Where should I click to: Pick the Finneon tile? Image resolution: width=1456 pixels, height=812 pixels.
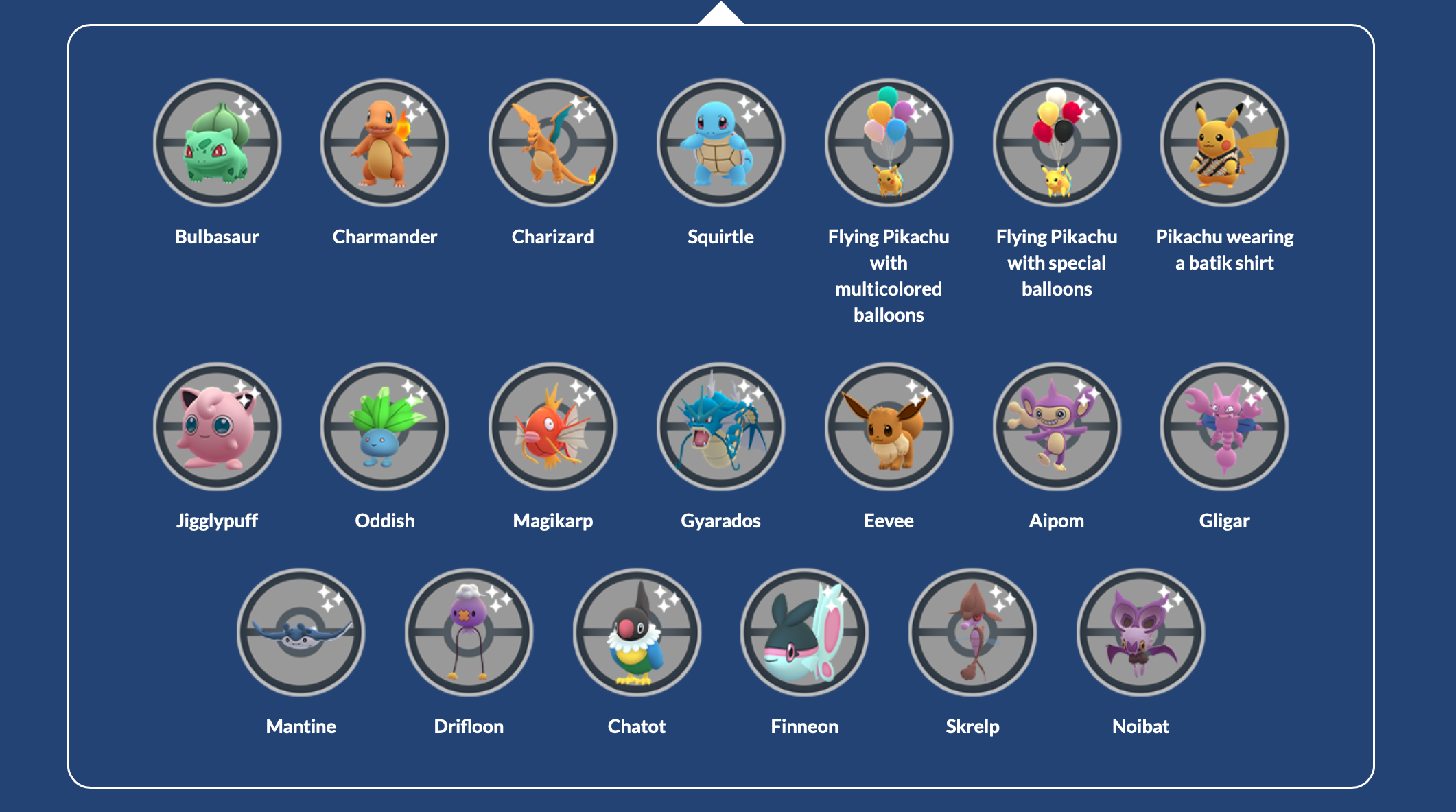click(x=804, y=632)
